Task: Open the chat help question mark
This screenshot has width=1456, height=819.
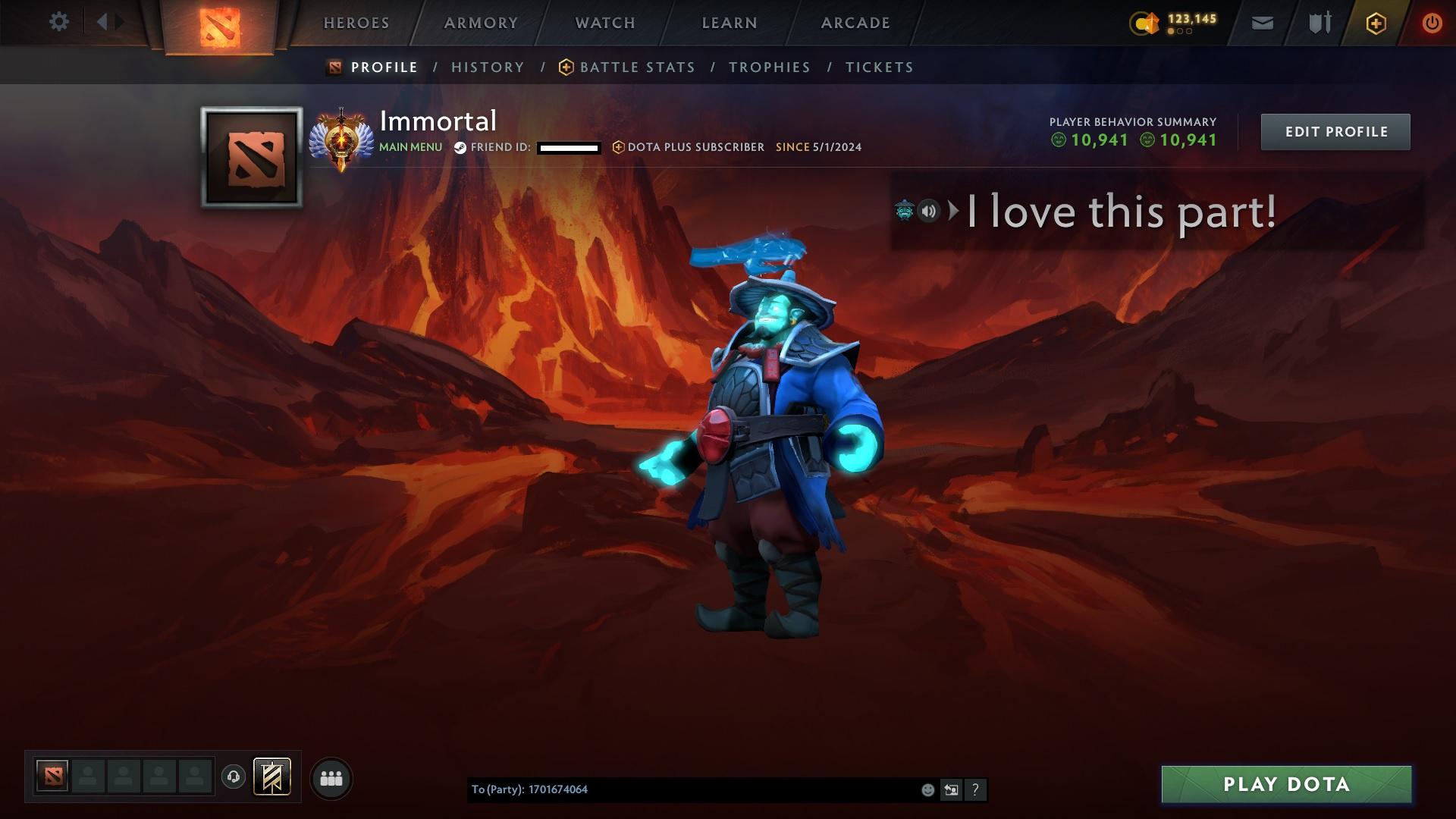Action: [976, 789]
